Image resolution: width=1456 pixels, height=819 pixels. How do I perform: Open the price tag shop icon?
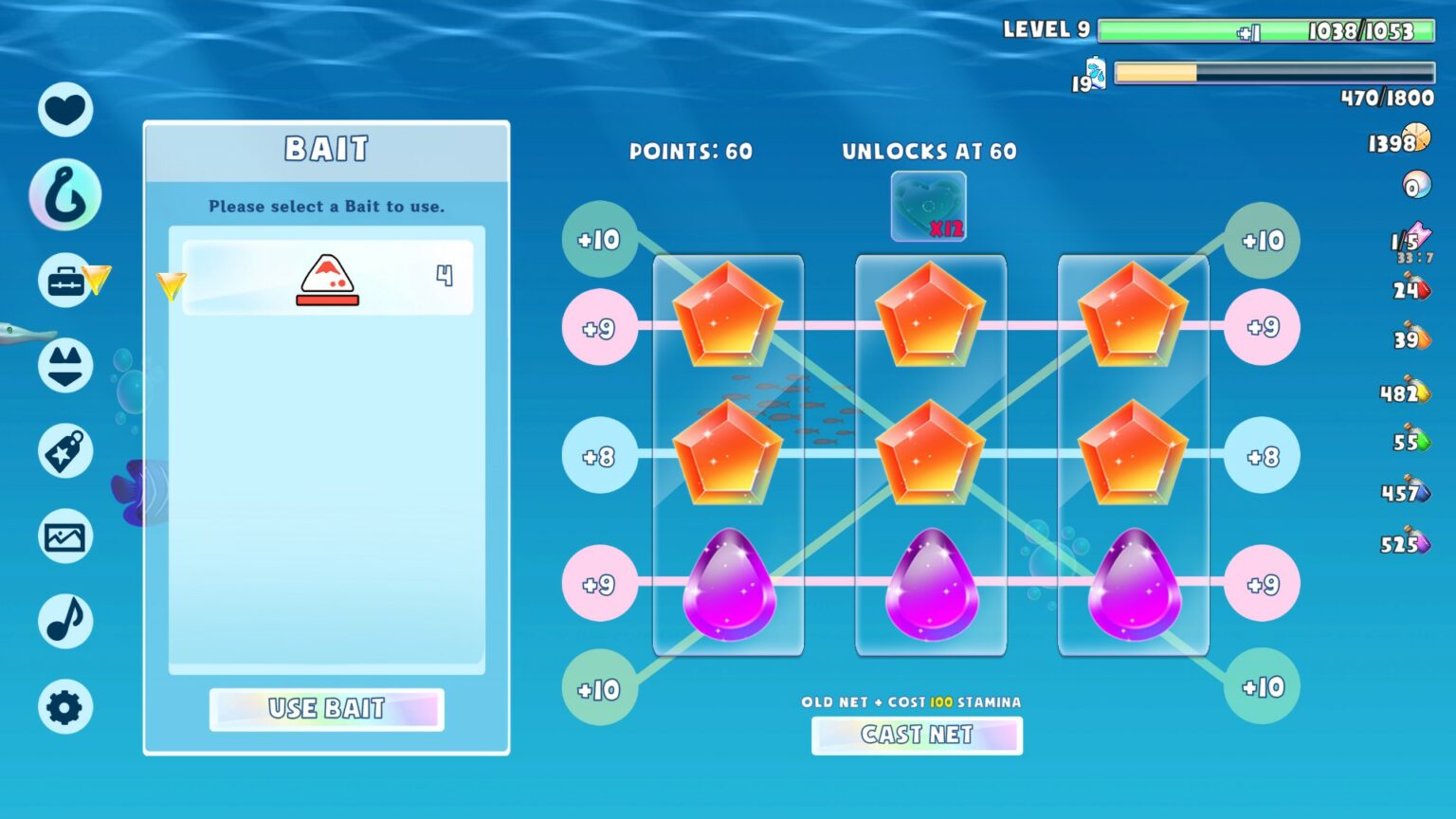click(x=65, y=451)
